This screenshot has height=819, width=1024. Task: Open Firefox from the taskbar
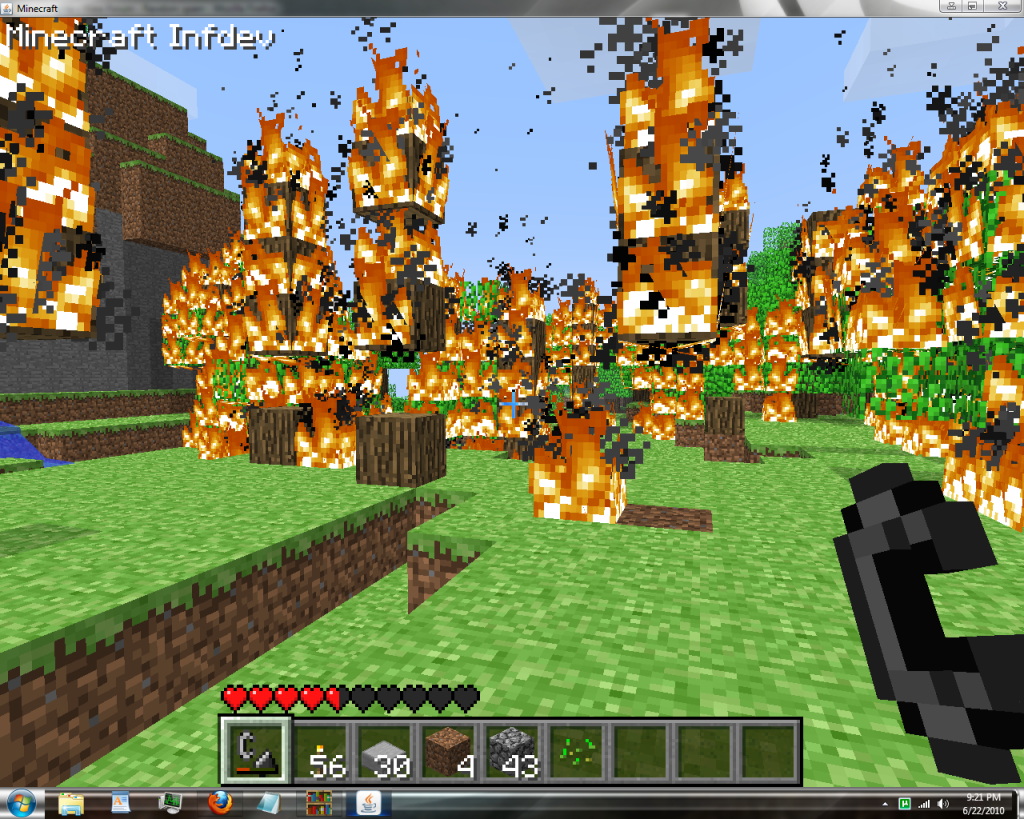click(220, 802)
